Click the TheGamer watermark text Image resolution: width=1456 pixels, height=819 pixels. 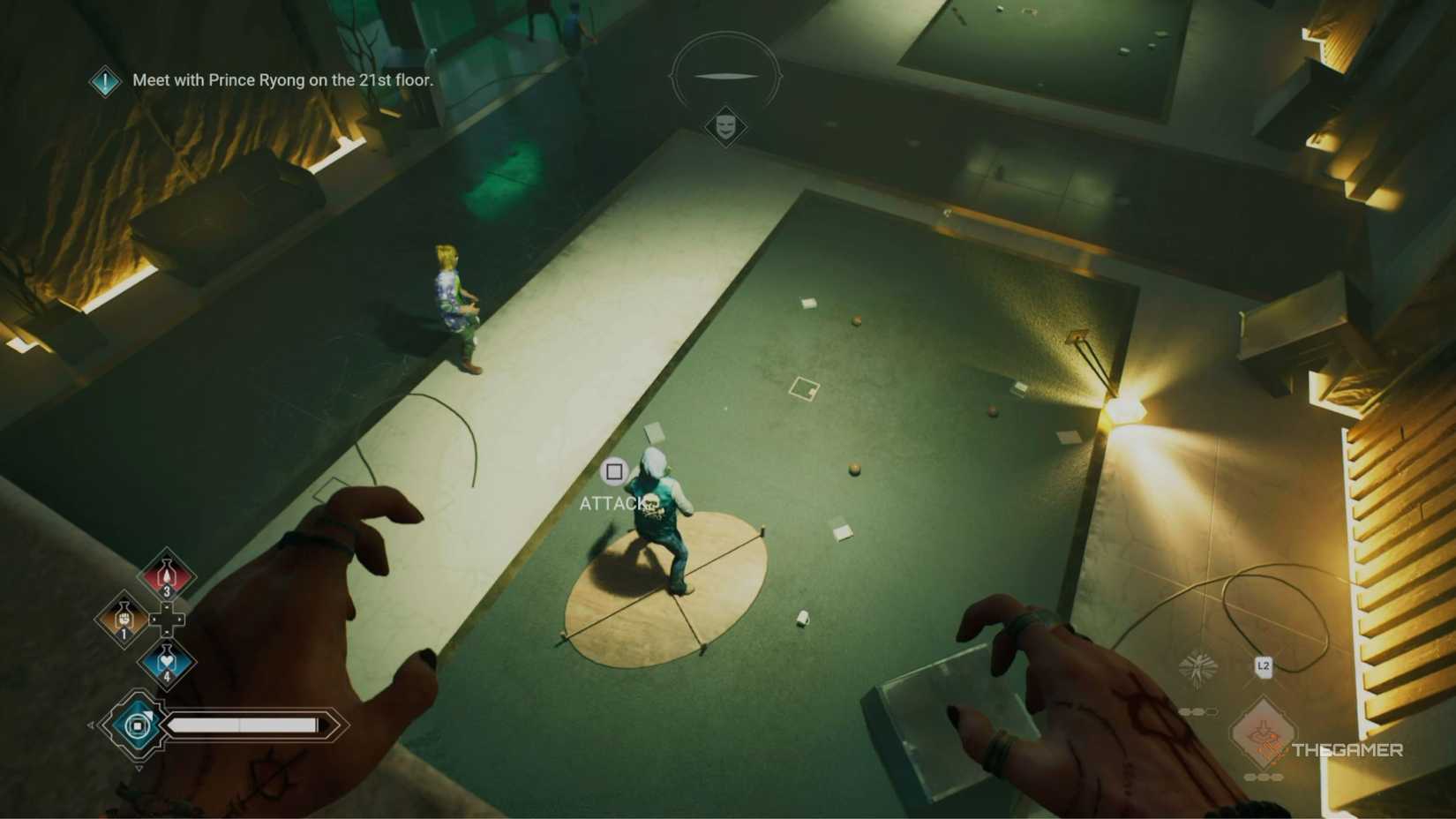click(1348, 749)
